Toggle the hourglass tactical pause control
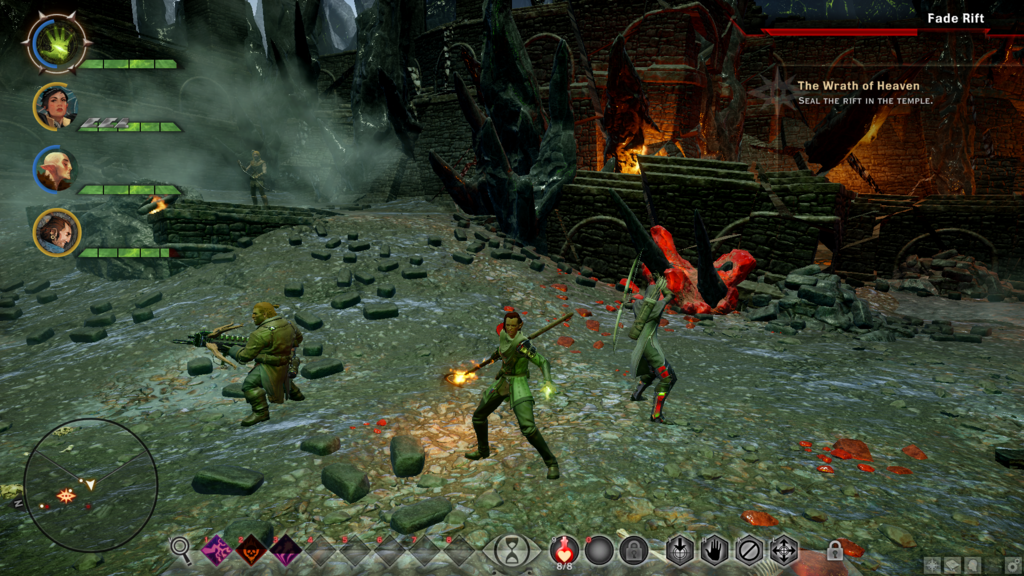The height and width of the screenshot is (576, 1024). [x=512, y=551]
